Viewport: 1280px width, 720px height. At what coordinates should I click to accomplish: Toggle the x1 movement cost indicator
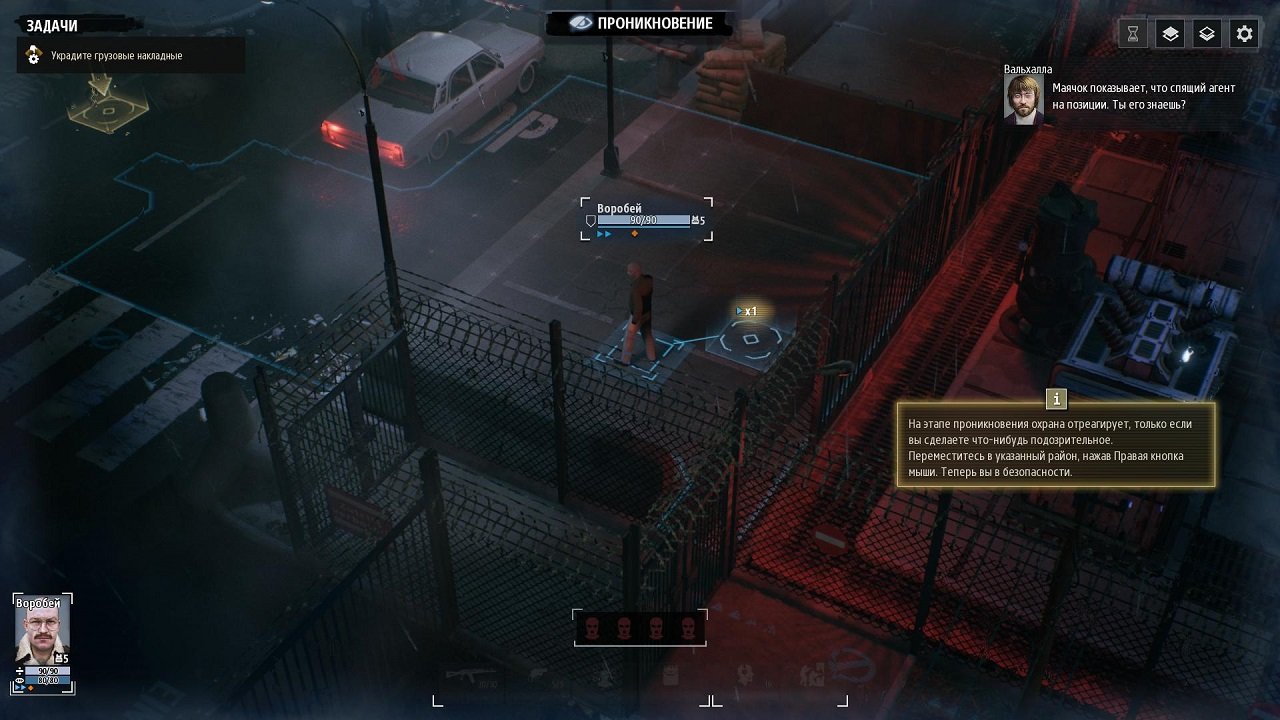pos(747,311)
